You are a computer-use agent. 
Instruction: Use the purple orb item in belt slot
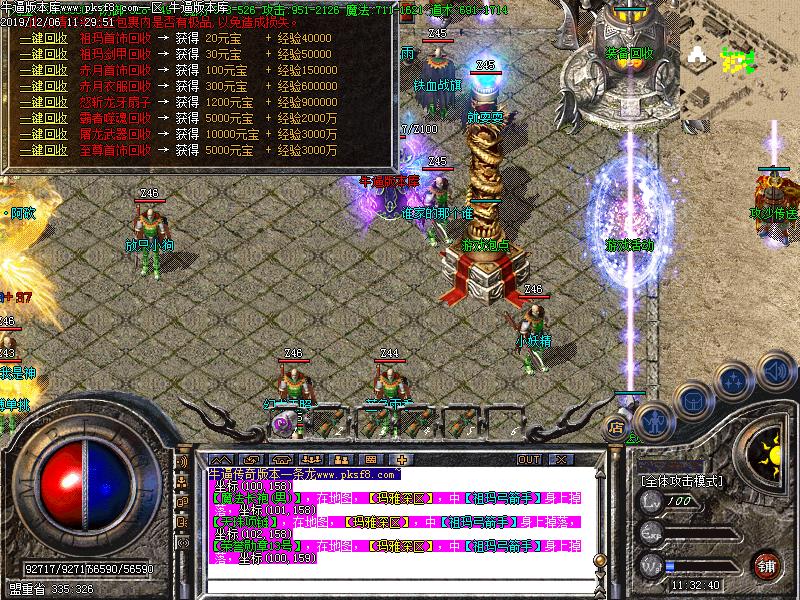click(x=283, y=423)
